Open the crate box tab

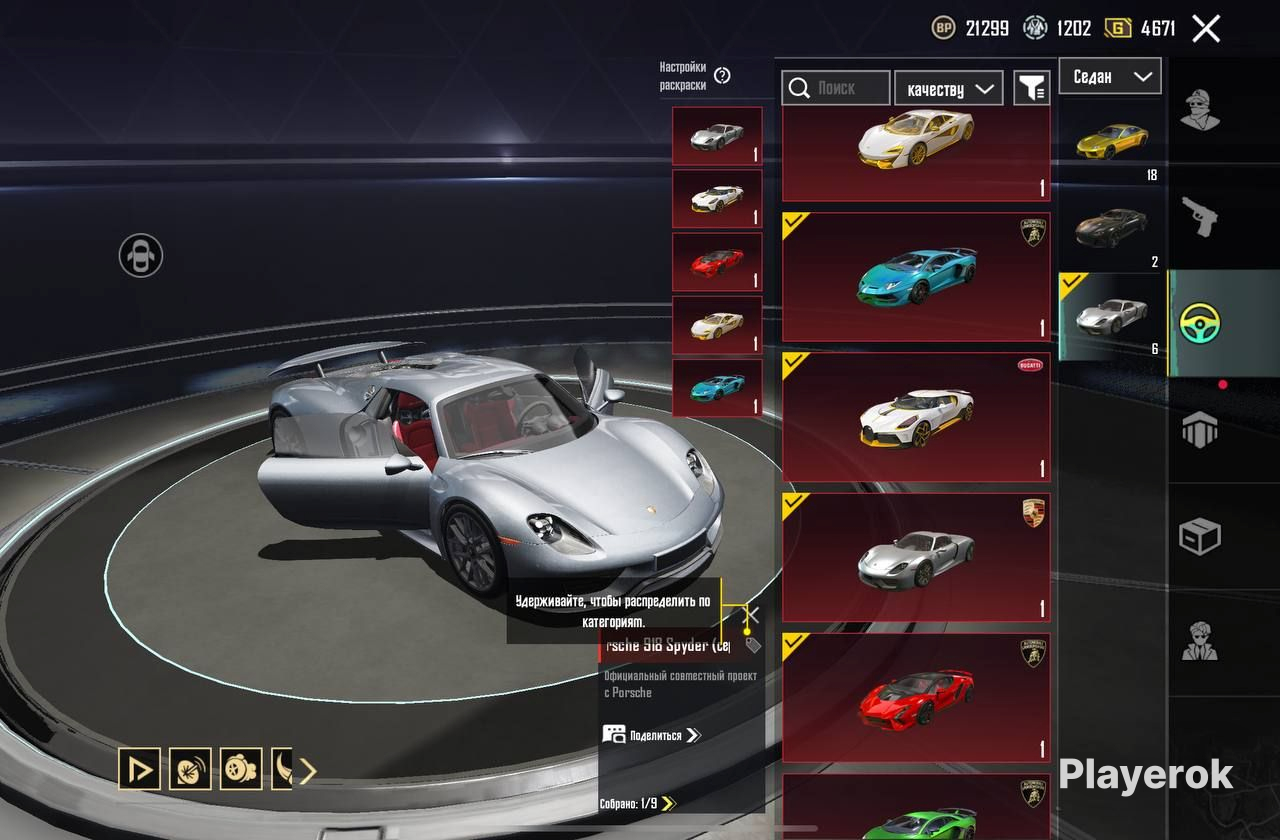[1200, 537]
